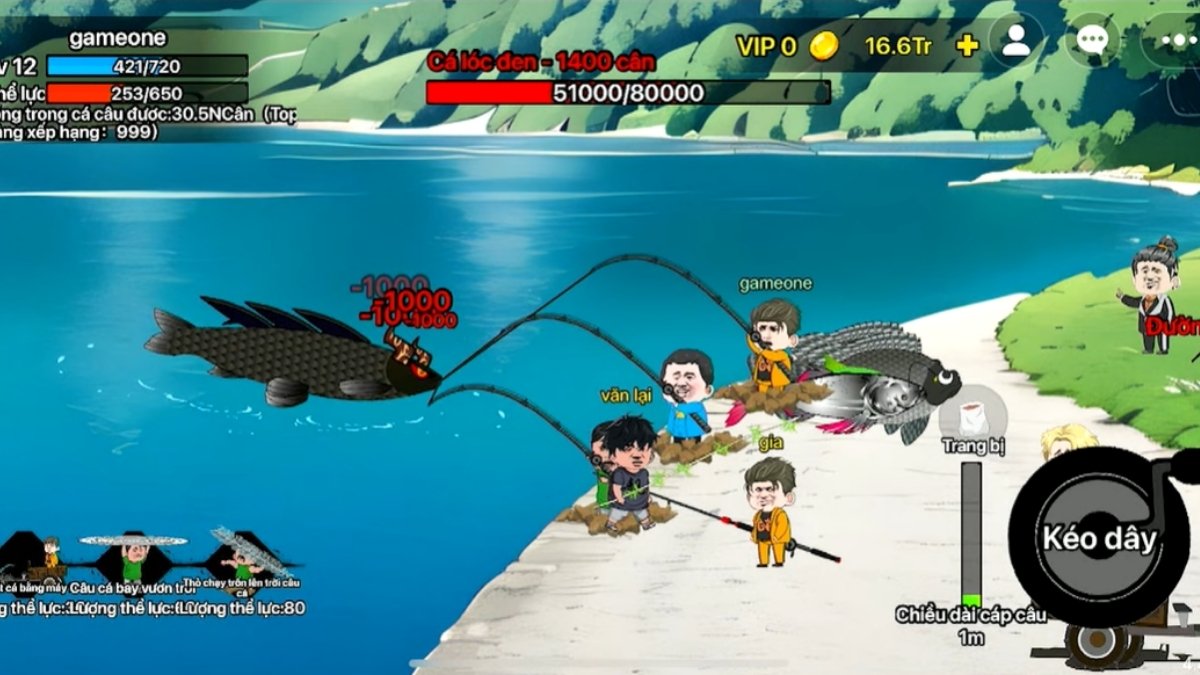Open the chat speech bubble
Screen dimensions: 1200x675
click(1091, 41)
